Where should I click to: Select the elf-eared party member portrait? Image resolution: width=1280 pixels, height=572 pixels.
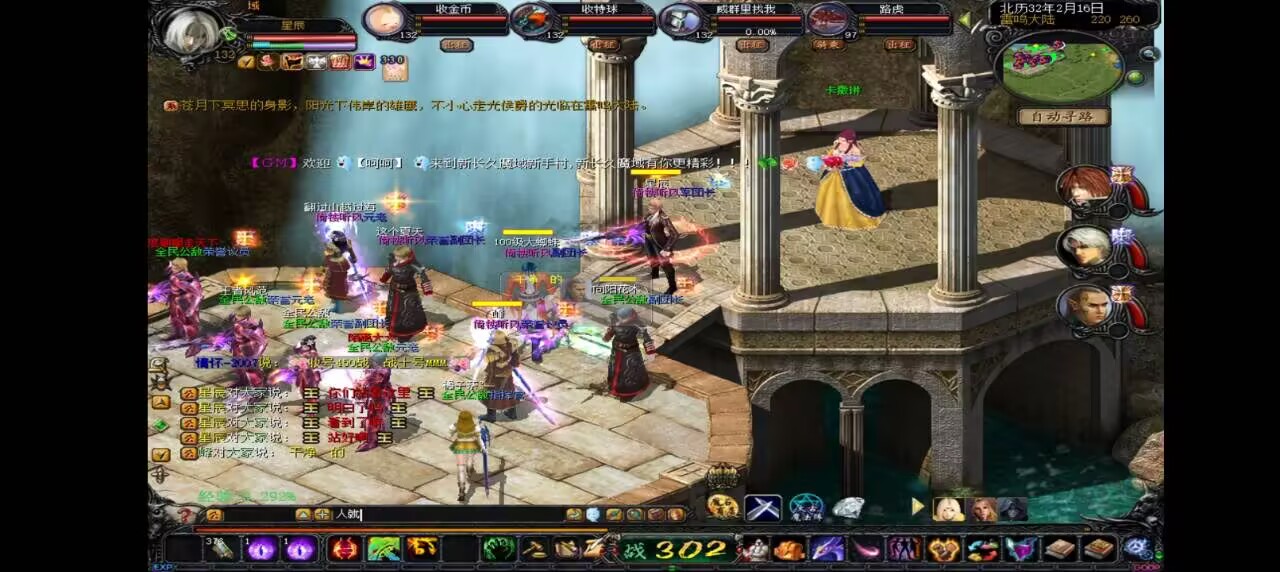1087,305
